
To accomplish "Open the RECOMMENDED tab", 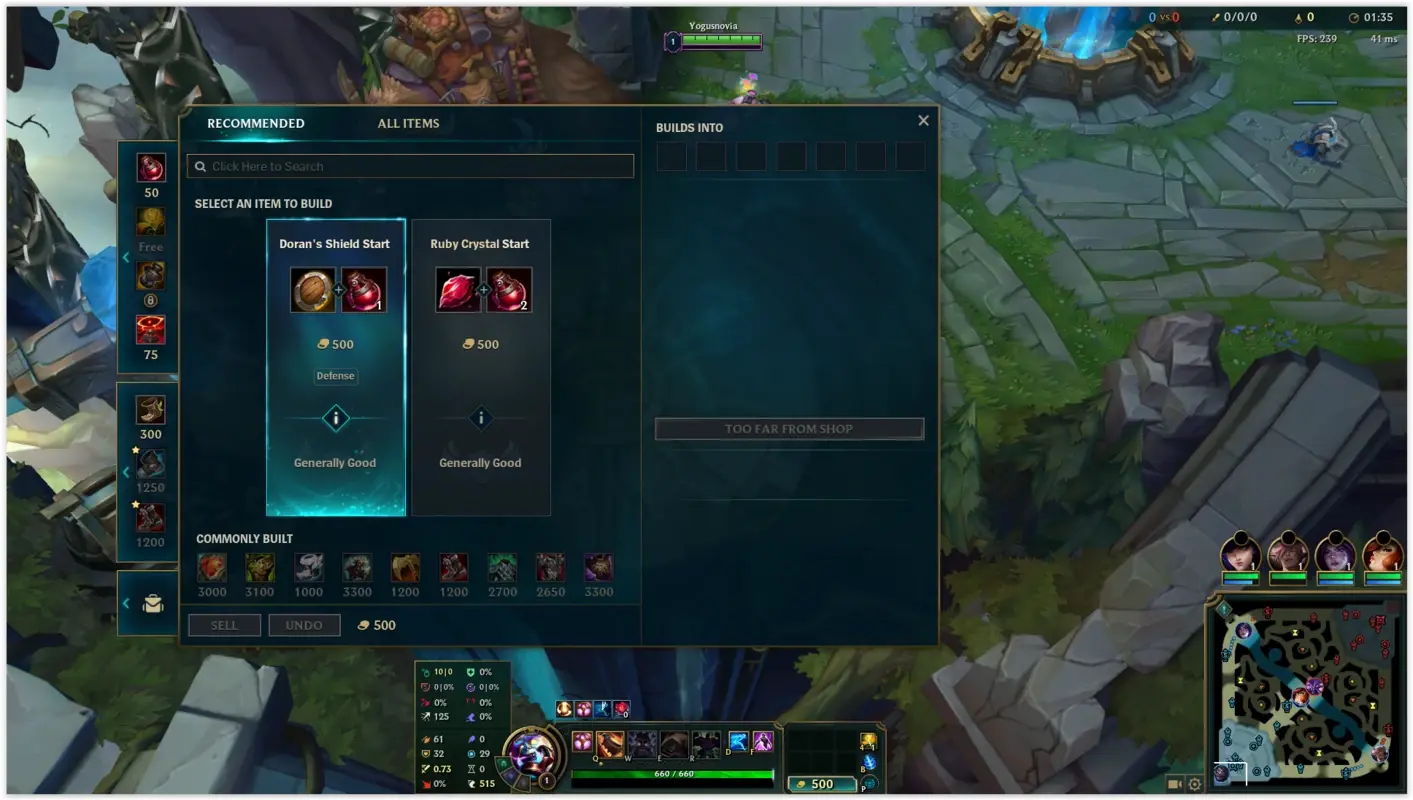I will tap(256, 123).
